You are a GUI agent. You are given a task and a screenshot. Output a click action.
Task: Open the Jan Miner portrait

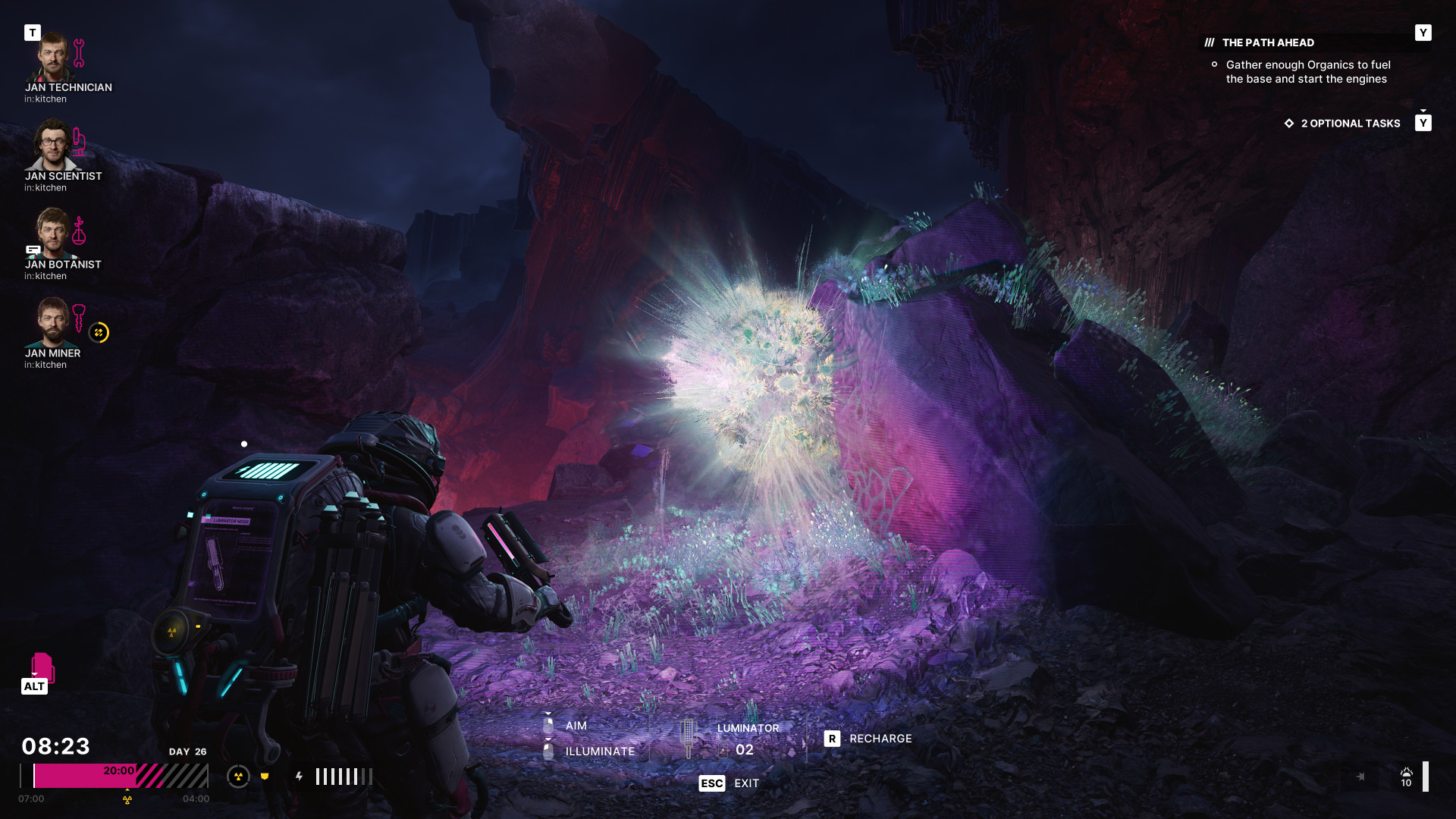(x=52, y=322)
